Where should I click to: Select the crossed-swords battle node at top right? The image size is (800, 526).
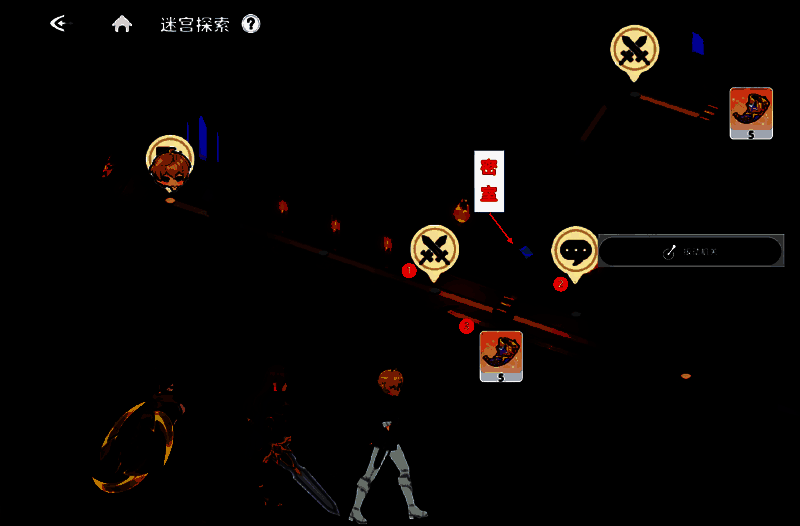[x=634, y=50]
